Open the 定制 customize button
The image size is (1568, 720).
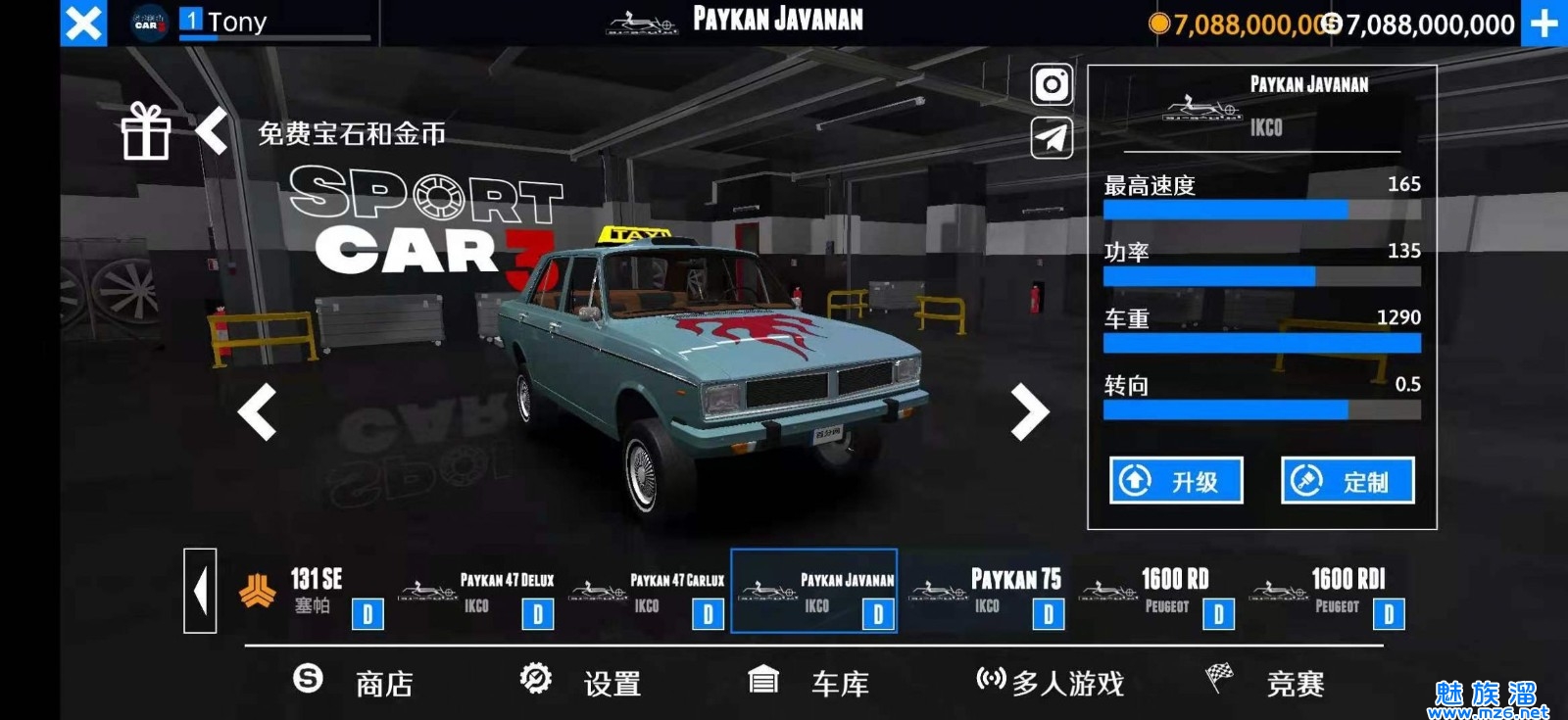coord(1347,481)
